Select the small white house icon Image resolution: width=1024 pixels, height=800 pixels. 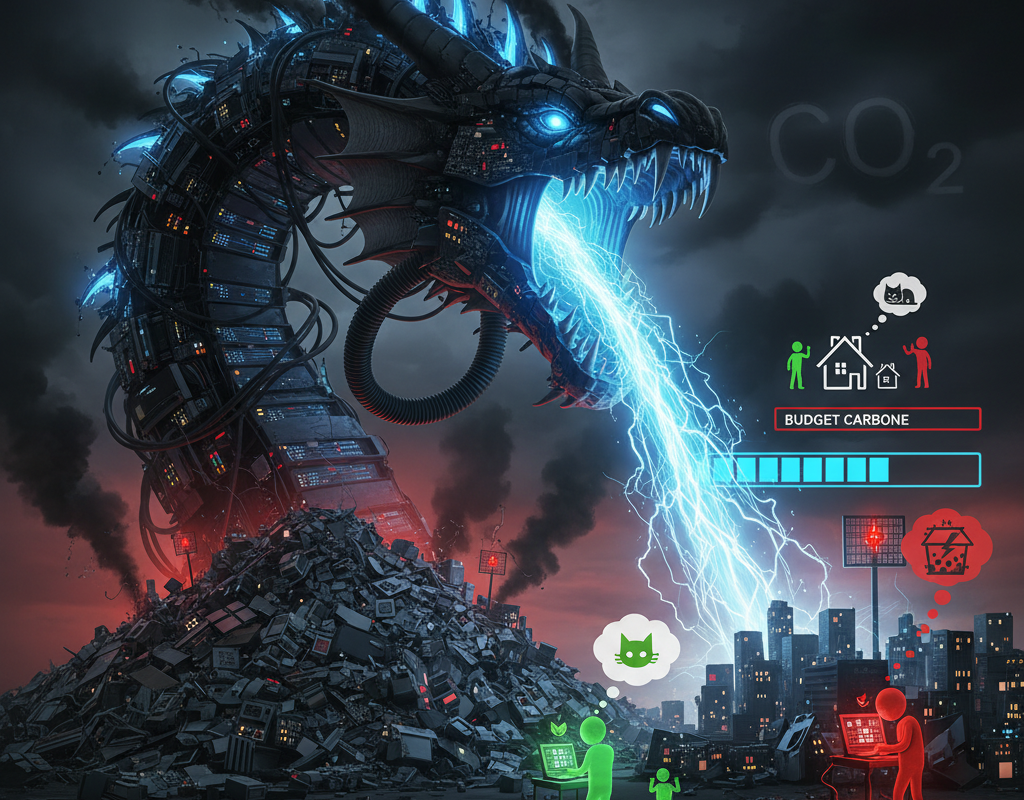pos(887,376)
